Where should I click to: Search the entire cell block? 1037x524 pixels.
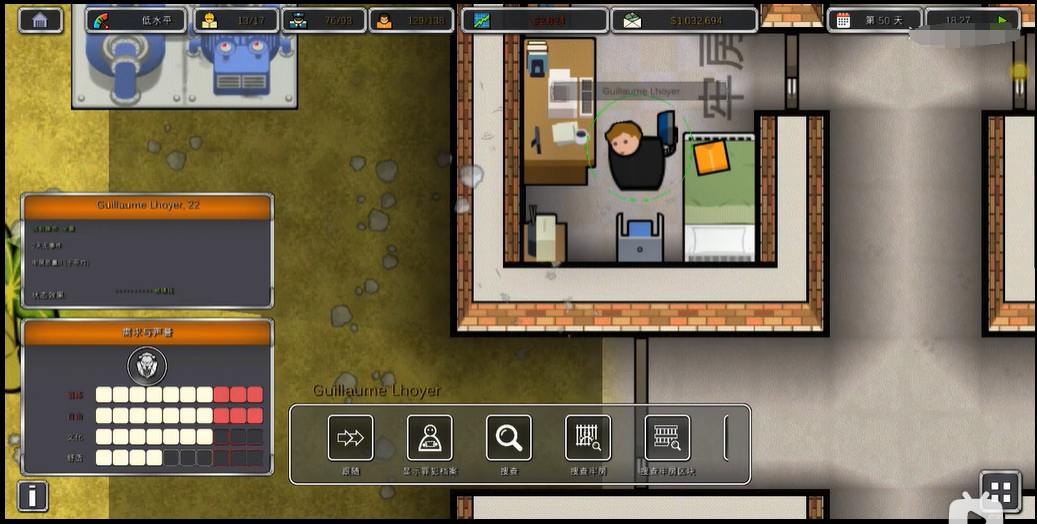[667, 438]
